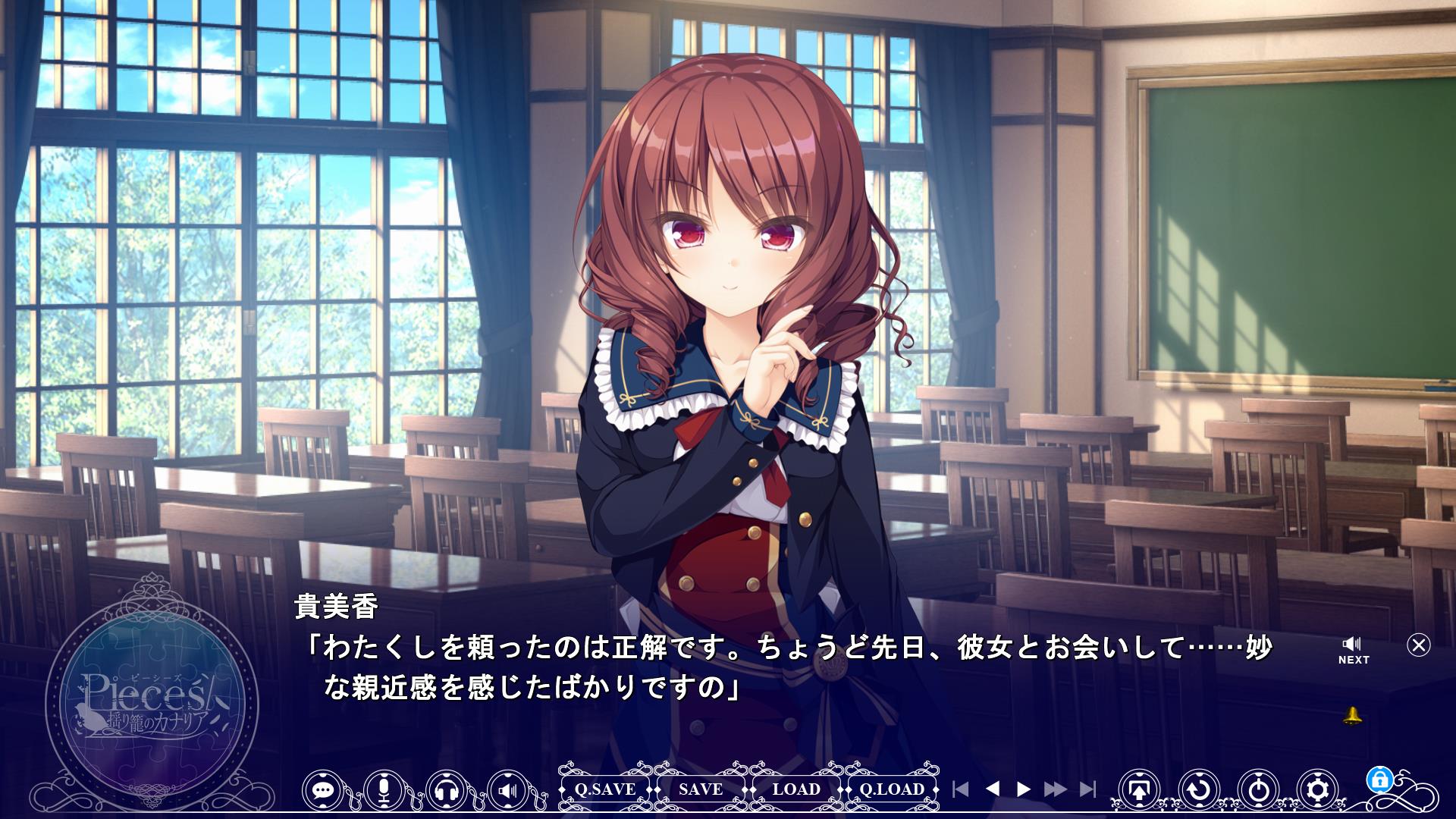Open the SAVE menu

click(701, 789)
